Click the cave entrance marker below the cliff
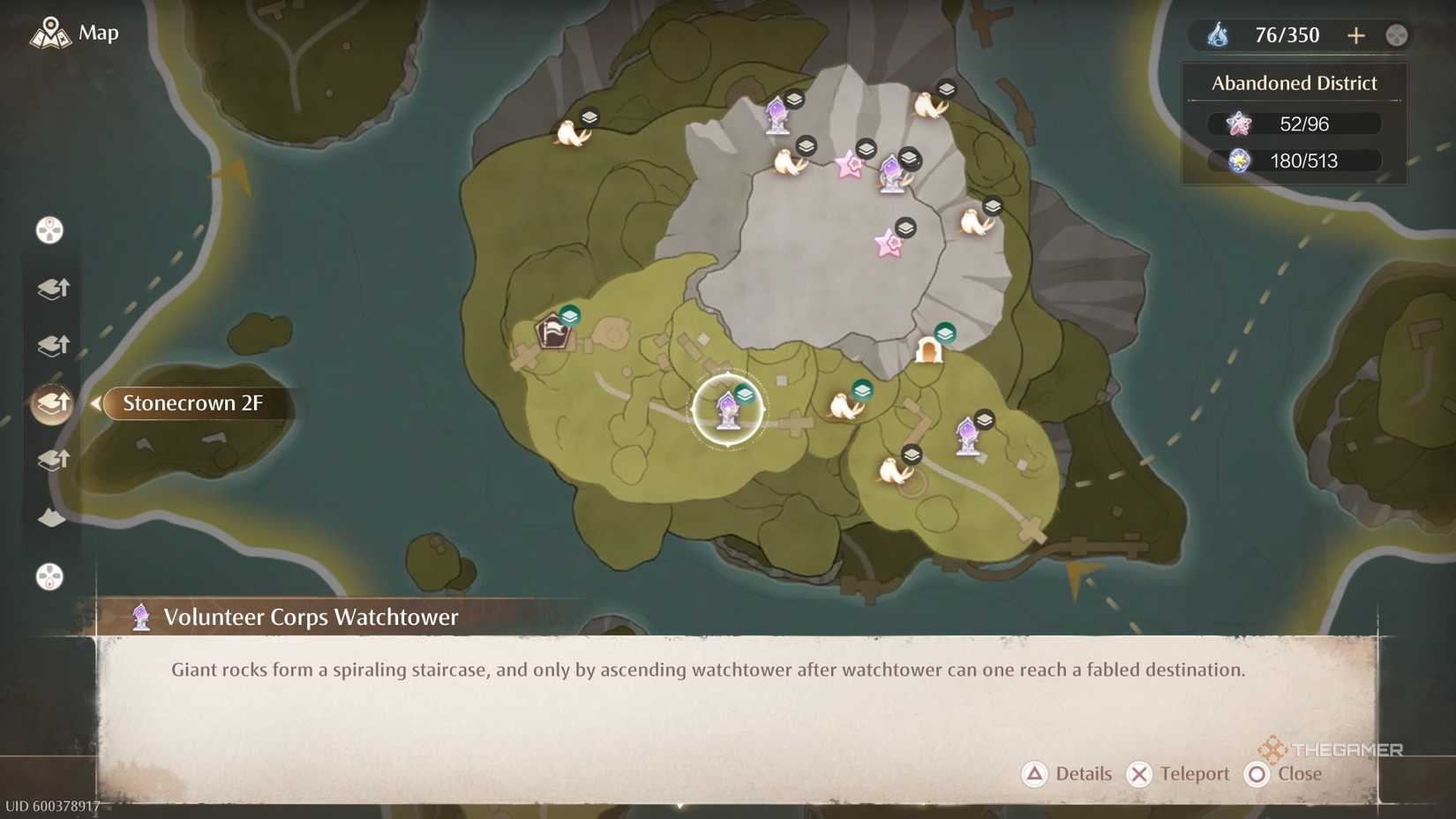Screen dimensions: 1456x819 pos(931,349)
